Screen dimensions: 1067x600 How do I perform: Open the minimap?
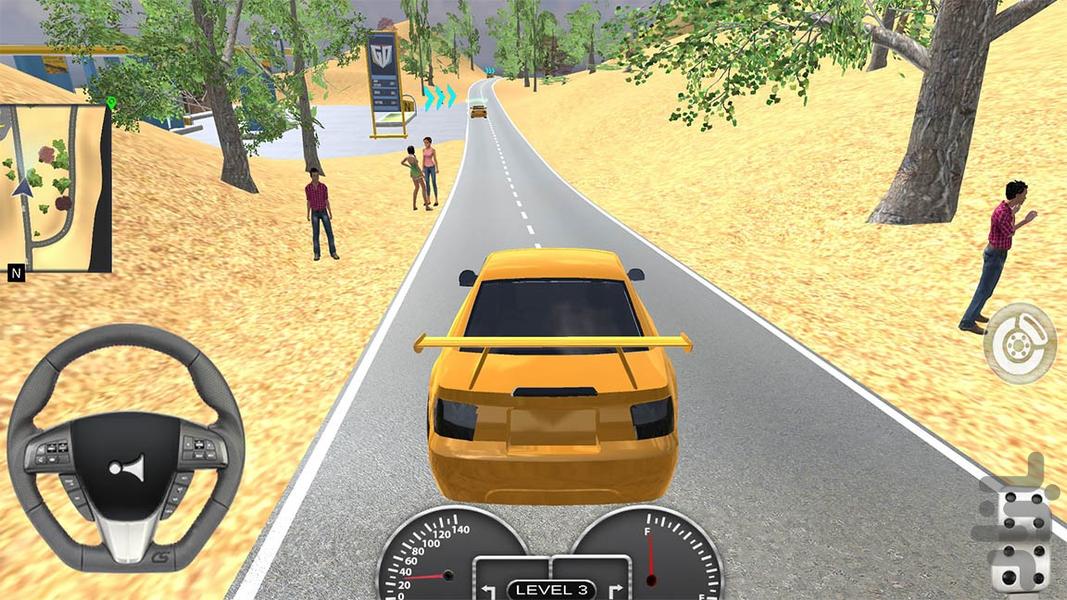click(x=56, y=188)
